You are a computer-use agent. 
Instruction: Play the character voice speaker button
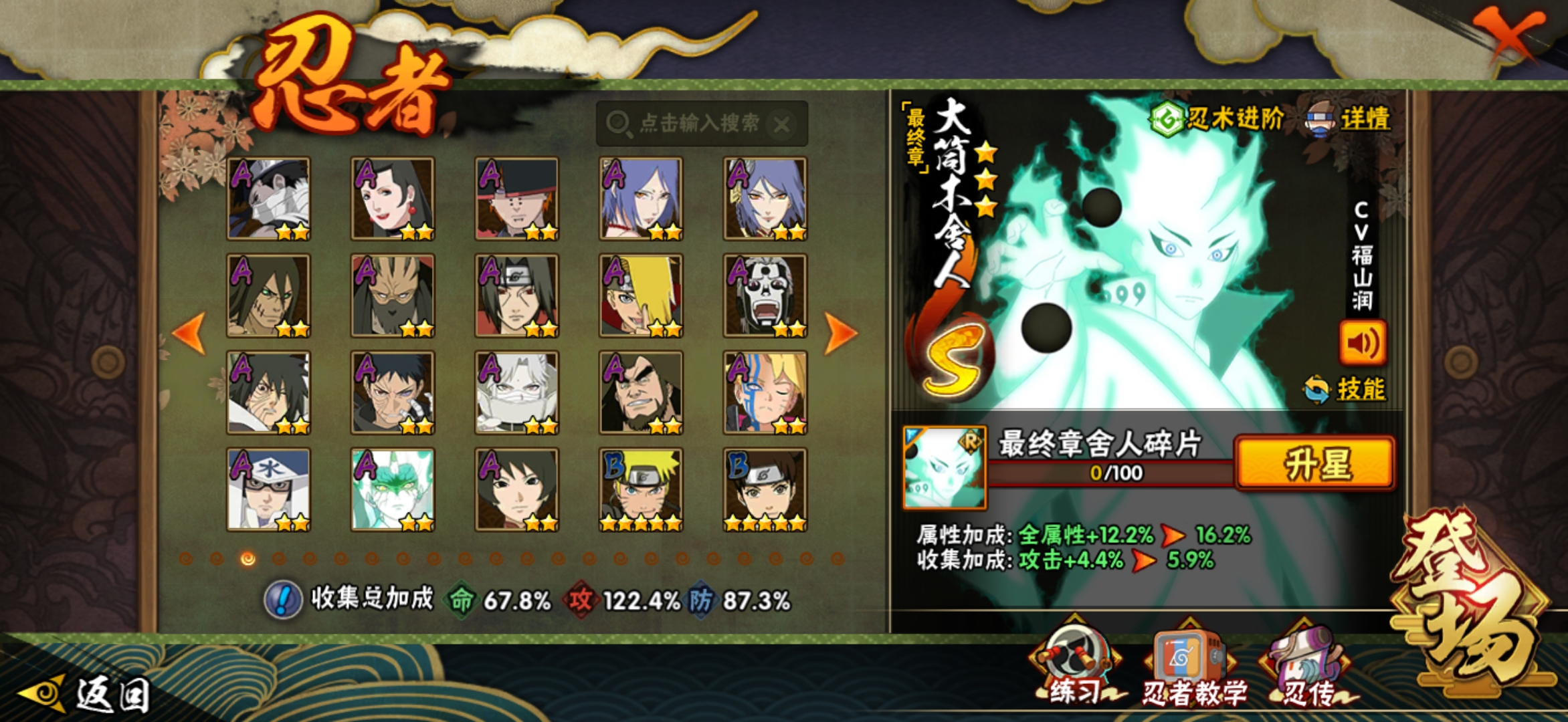click(x=1362, y=343)
